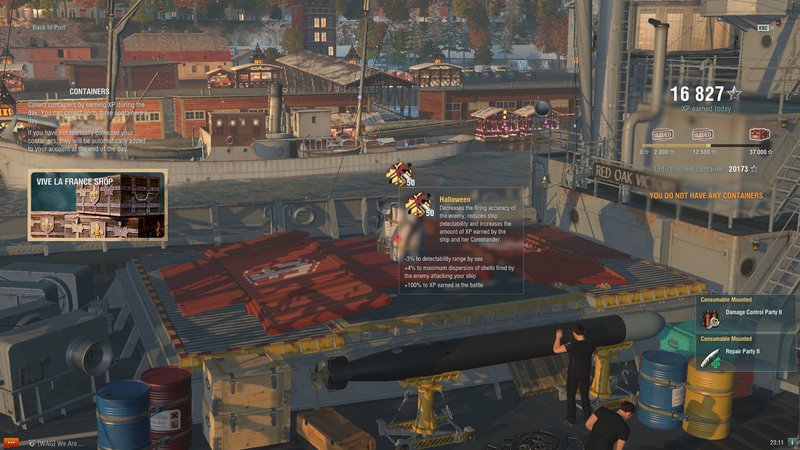Go back to Port
The width and height of the screenshot is (800, 450).
[47, 28]
